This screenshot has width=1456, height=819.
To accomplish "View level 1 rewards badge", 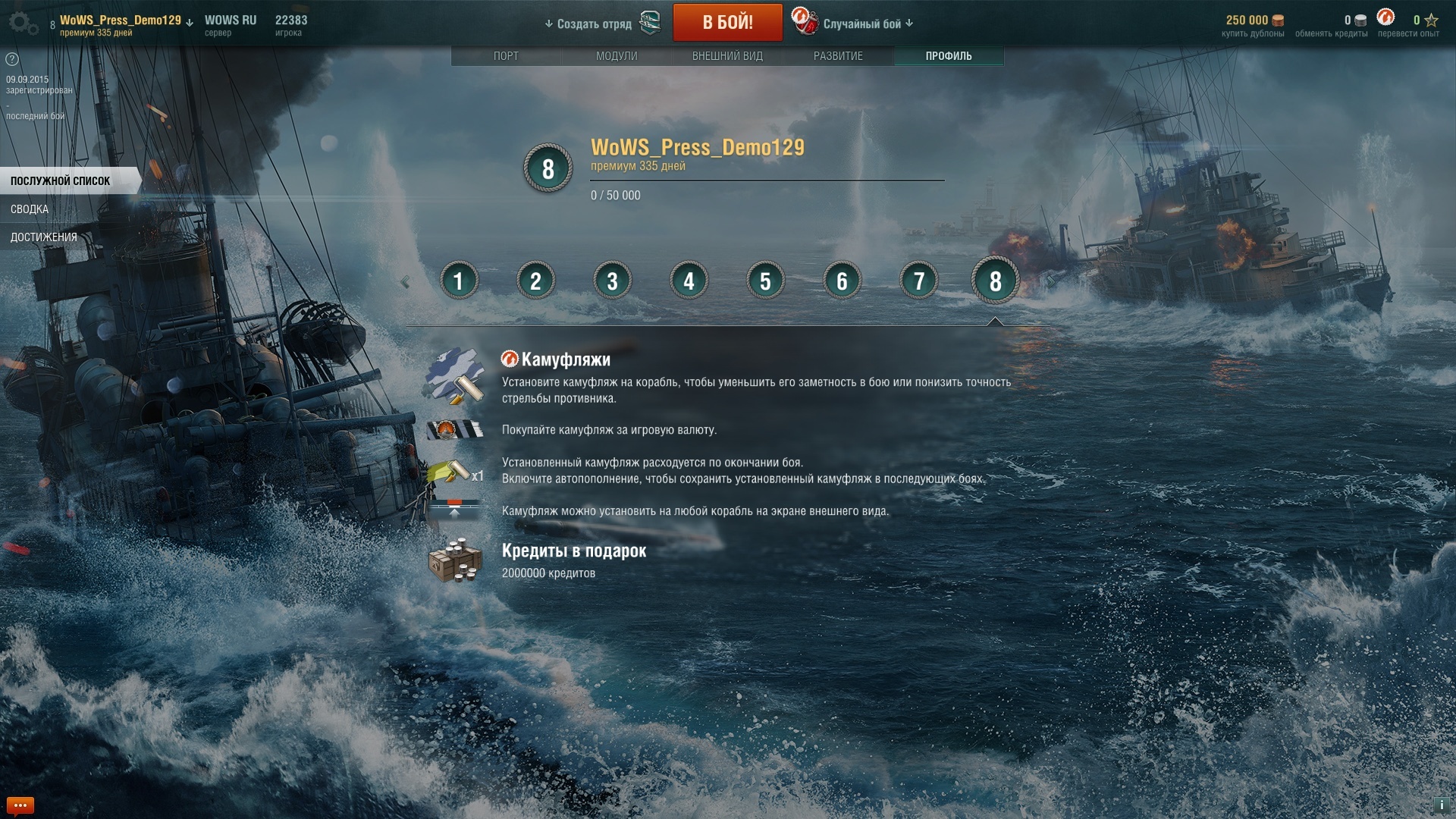I will point(459,281).
